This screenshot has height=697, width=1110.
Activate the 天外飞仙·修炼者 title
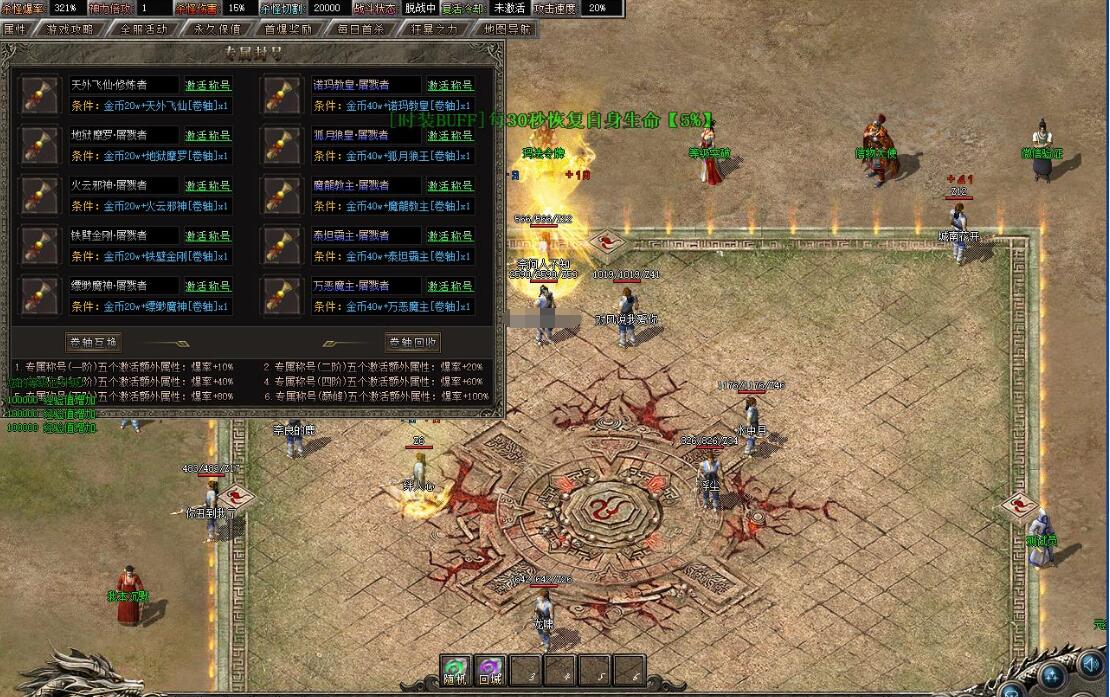[208, 85]
